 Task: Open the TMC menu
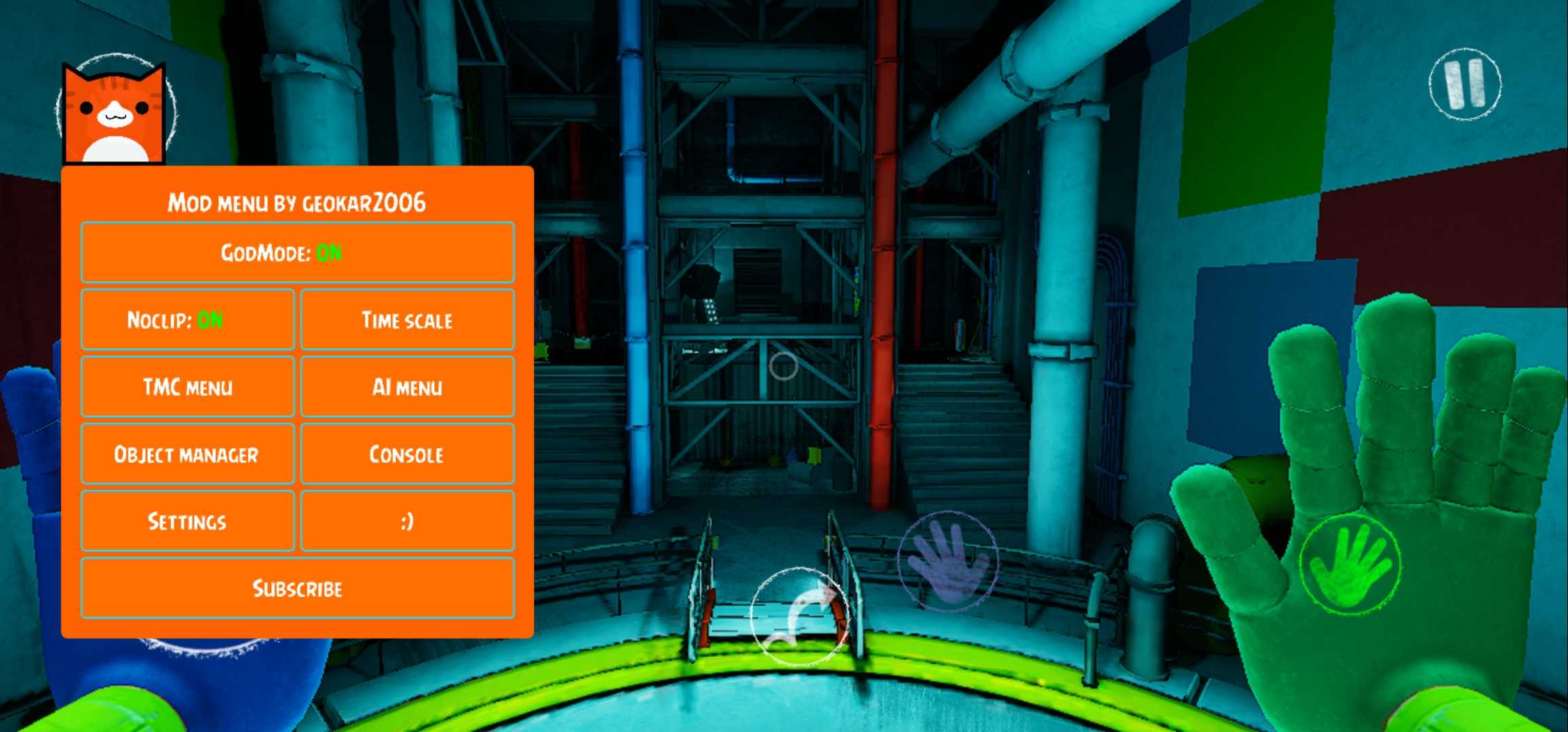187,387
